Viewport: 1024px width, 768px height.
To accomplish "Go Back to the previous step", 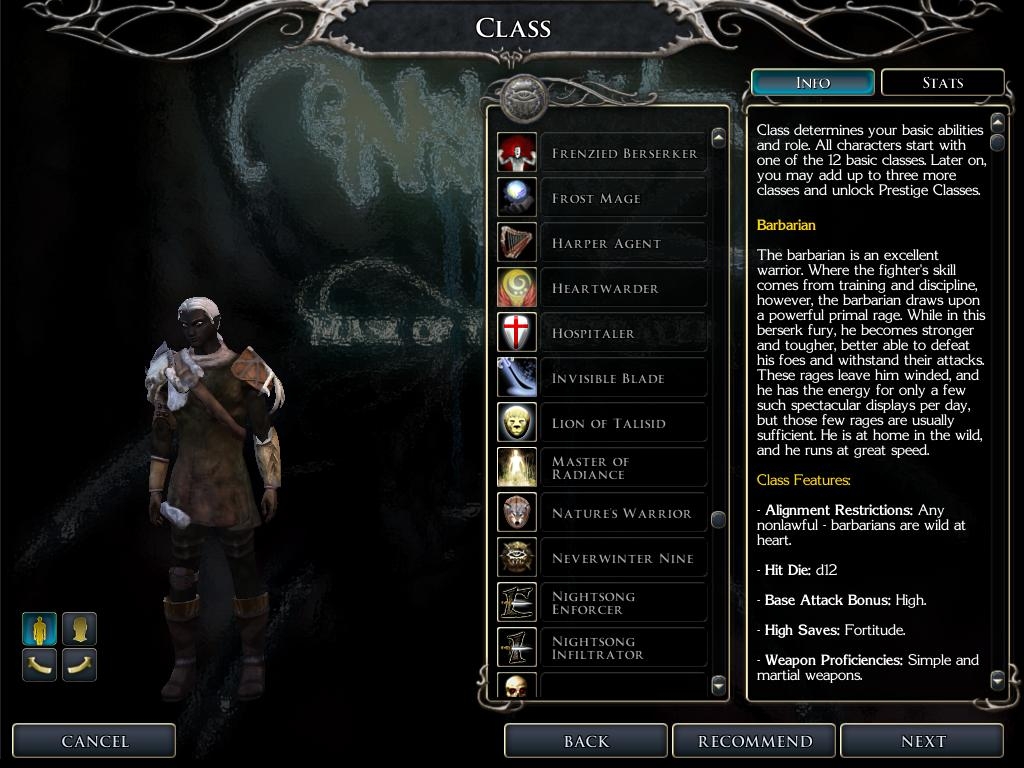I will coord(586,741).
